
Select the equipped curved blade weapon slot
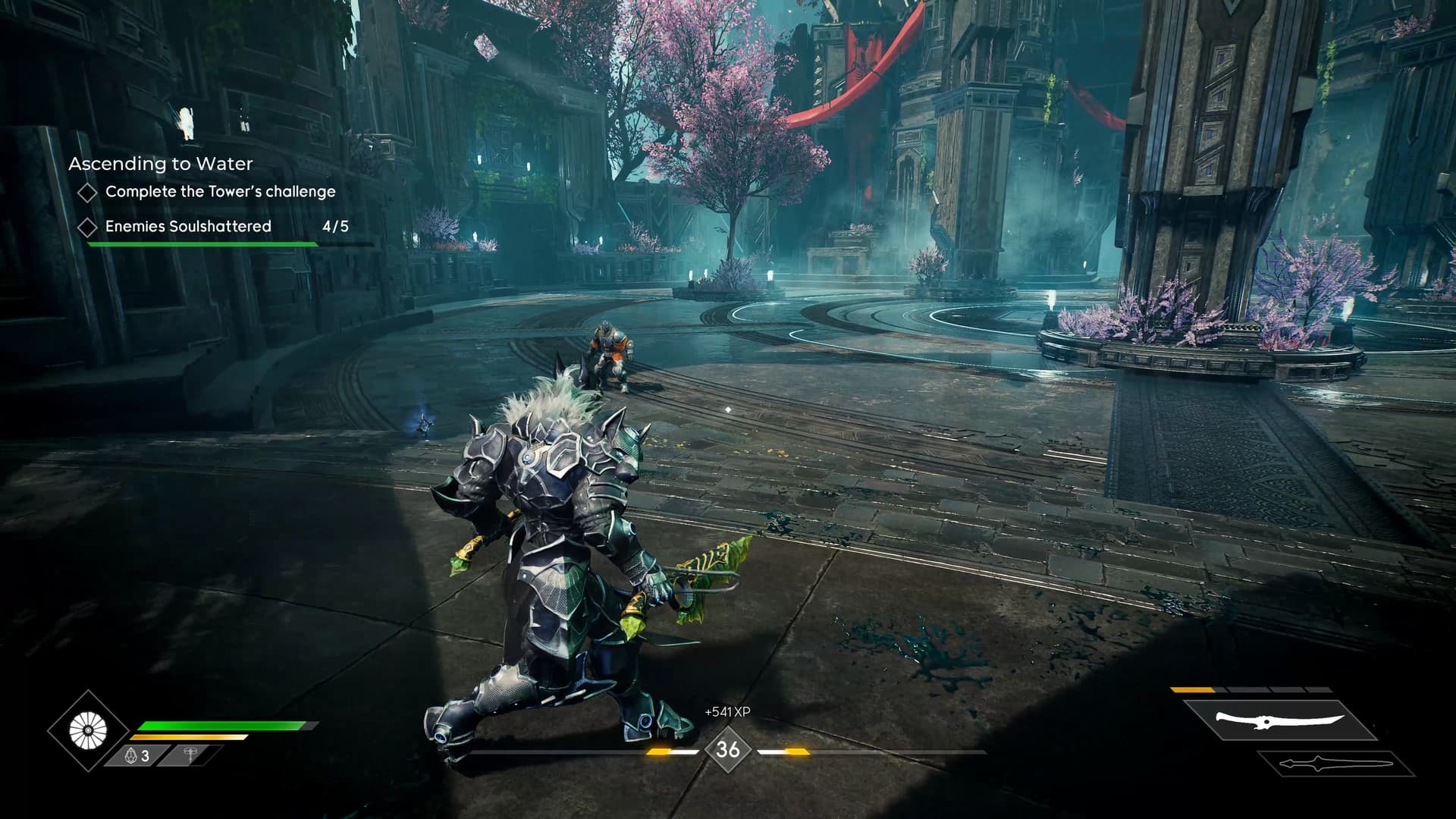tap(1279, 720)
